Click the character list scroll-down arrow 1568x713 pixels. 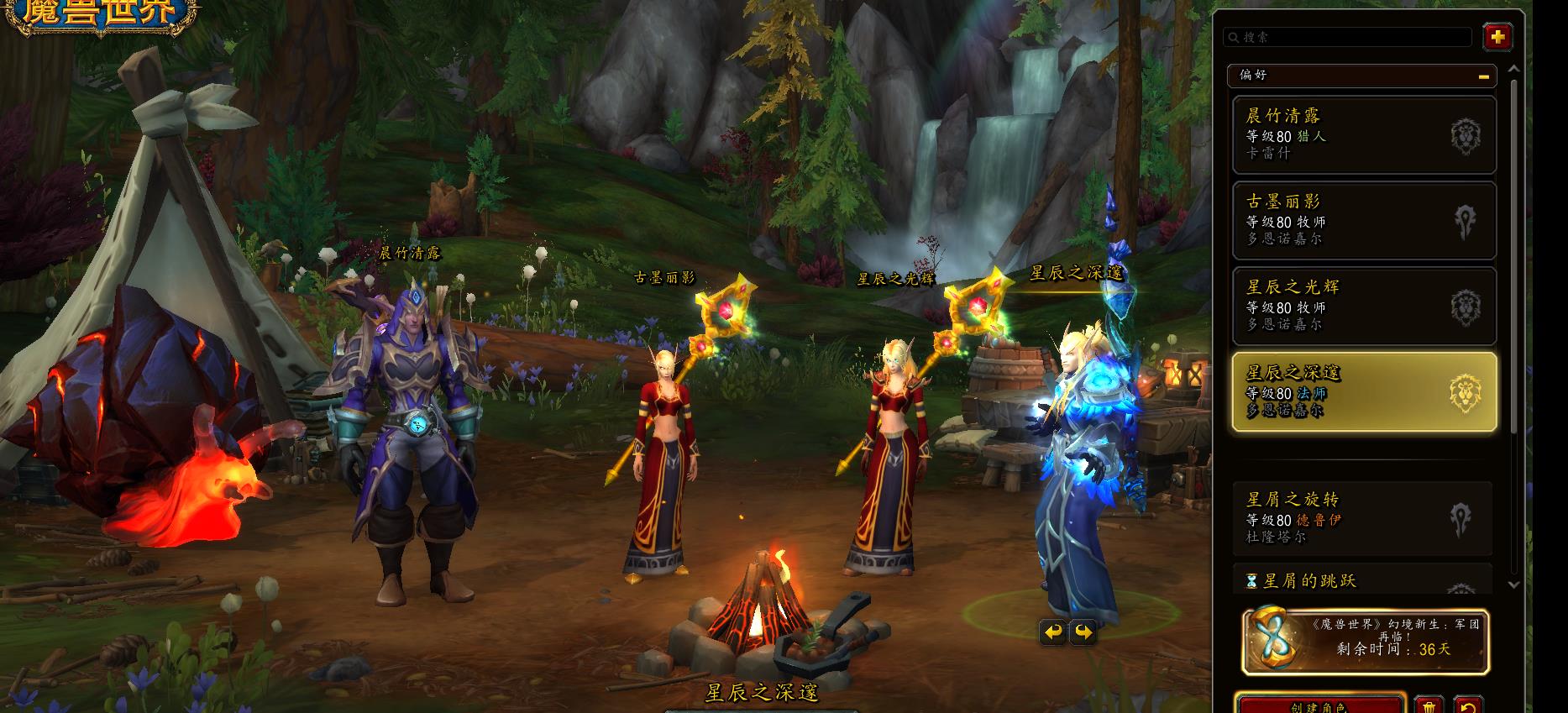pos(1513,585)
